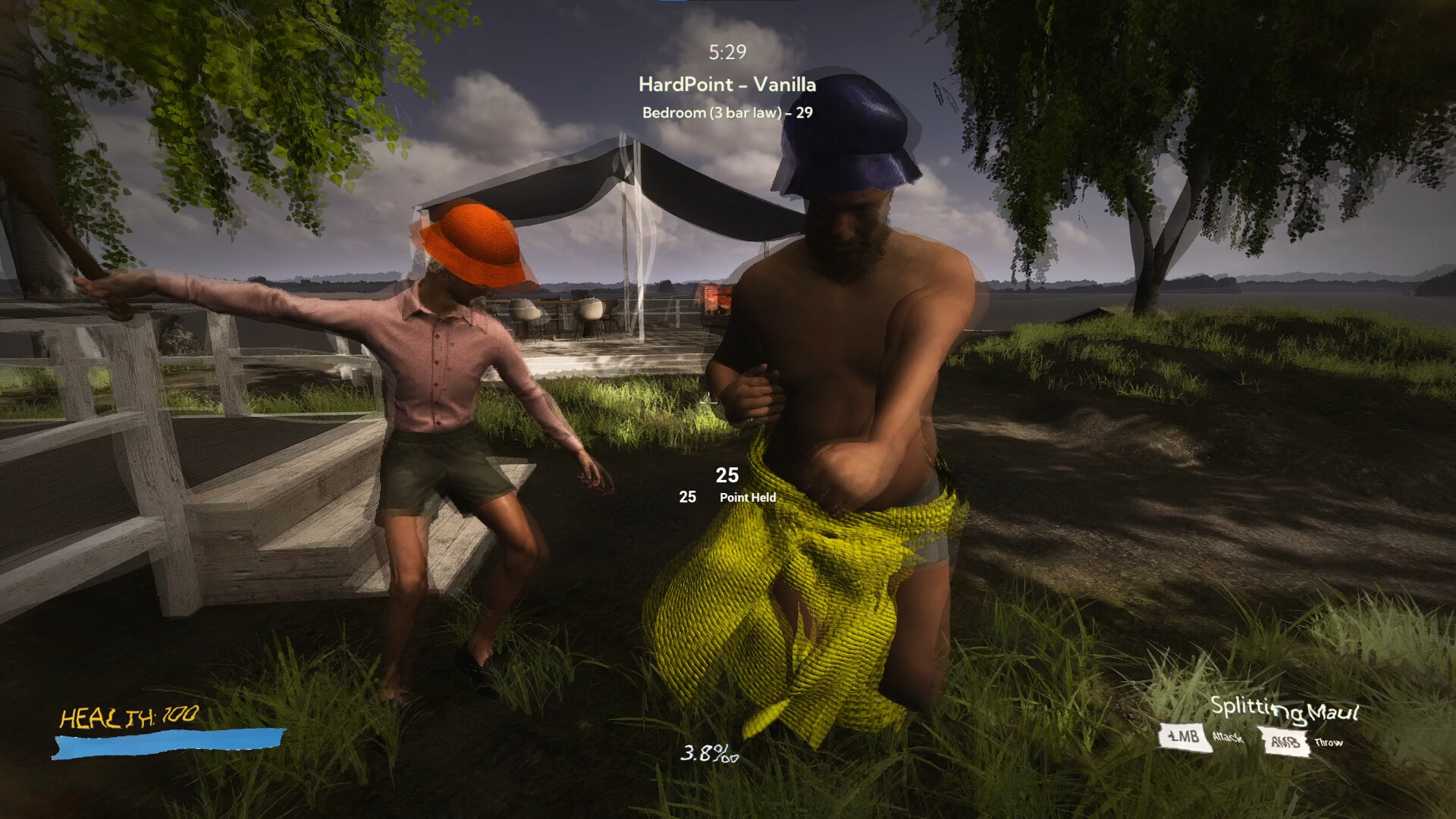Select the Bedroom (3 bar law) – 29 entry
Image resolution: width=1456 pixels, height=819 pixels.
pos(726,114)
